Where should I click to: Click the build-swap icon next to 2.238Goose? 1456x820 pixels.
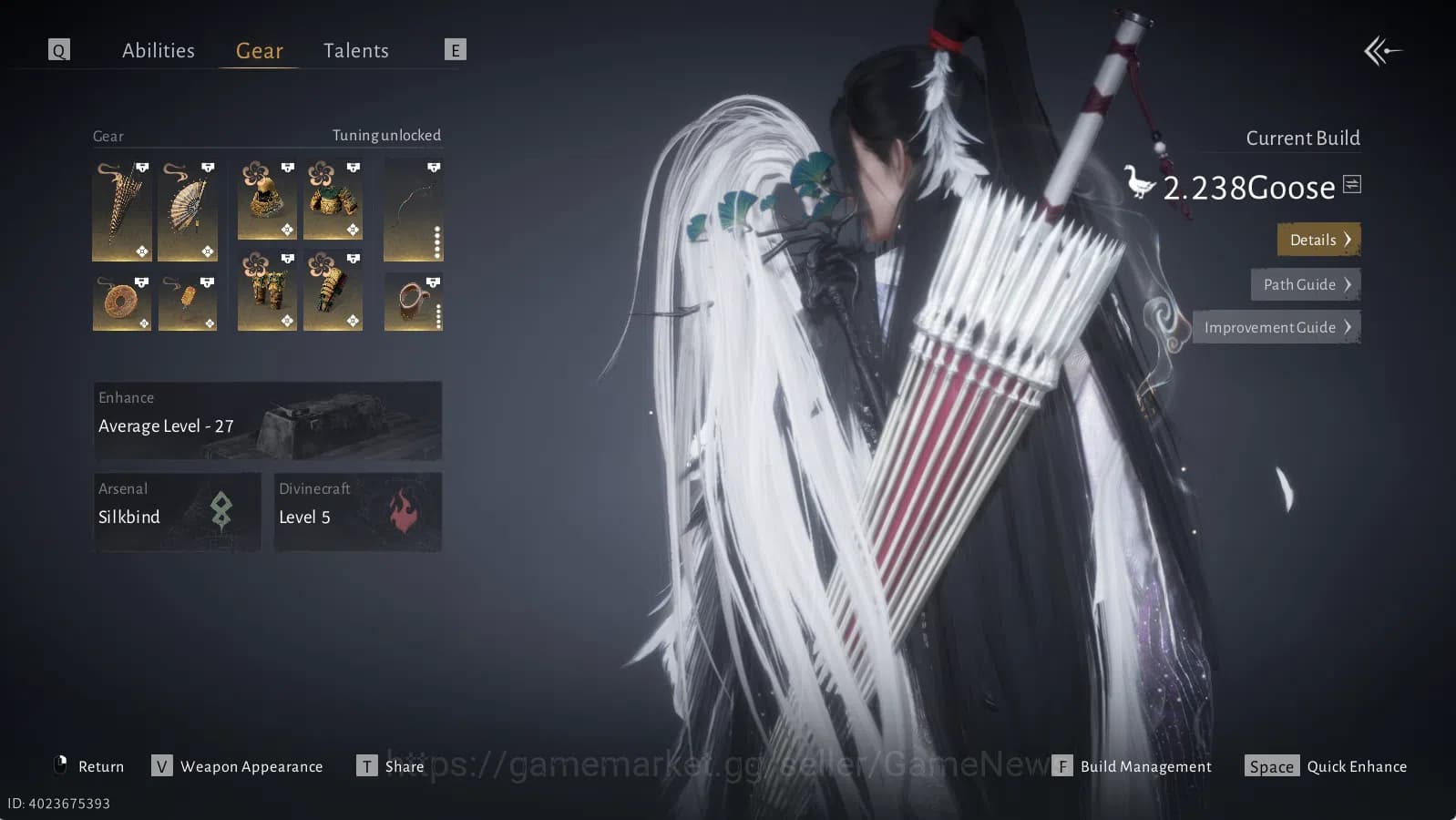coord(1351,183)
